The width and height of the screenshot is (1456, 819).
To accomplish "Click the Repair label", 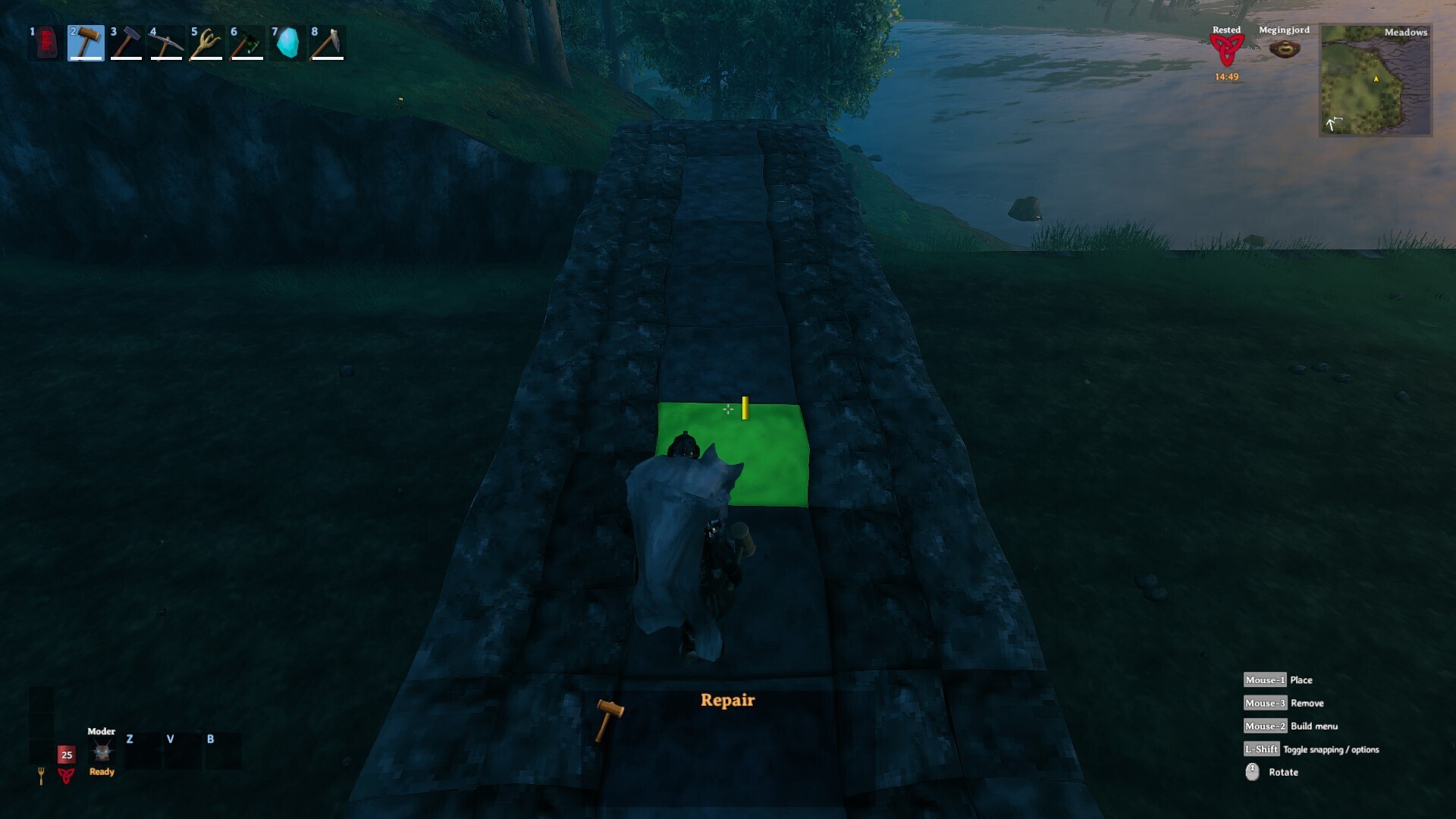I will [727, 700].
